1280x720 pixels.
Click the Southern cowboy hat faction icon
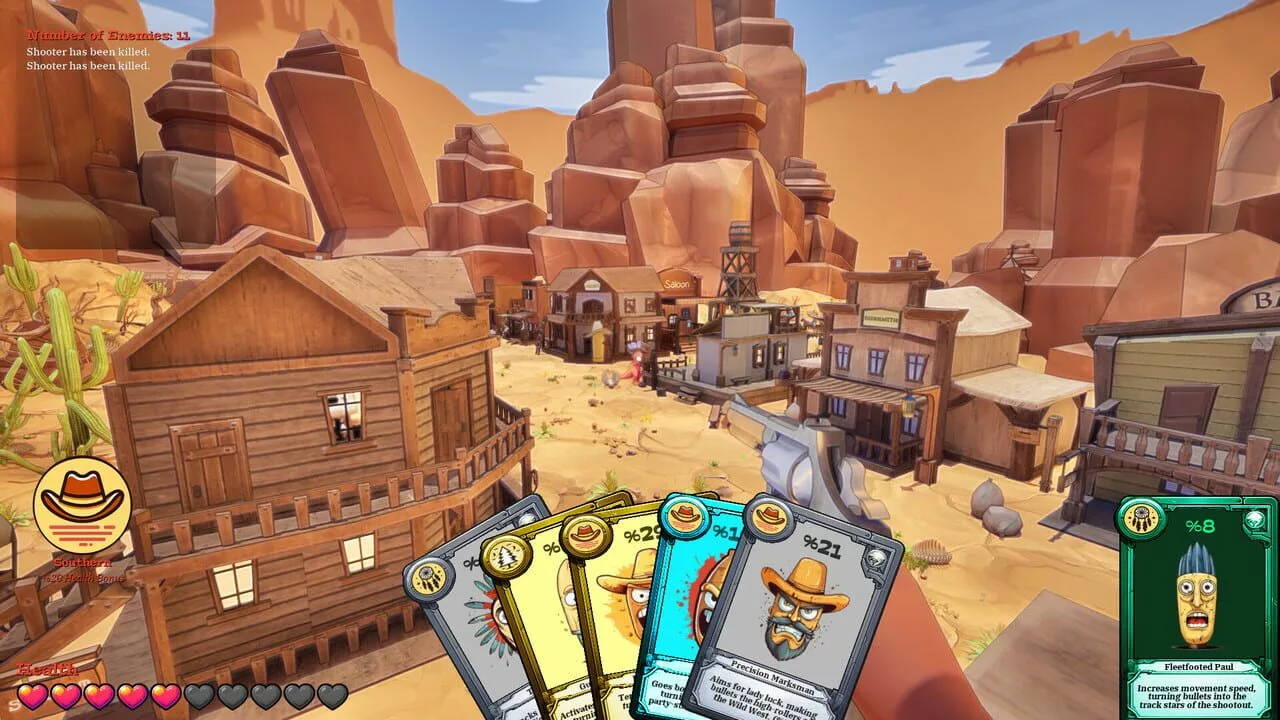[x=82, y=505]
